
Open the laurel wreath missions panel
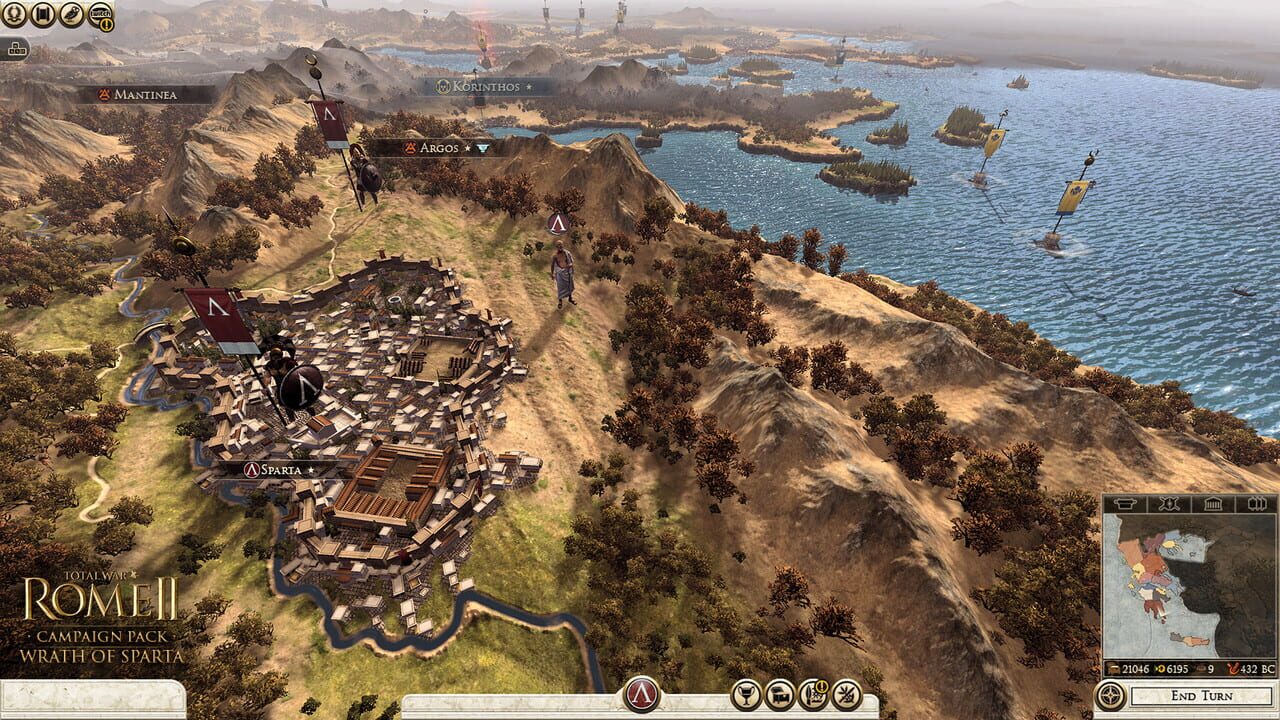click(x=14, y=13)
